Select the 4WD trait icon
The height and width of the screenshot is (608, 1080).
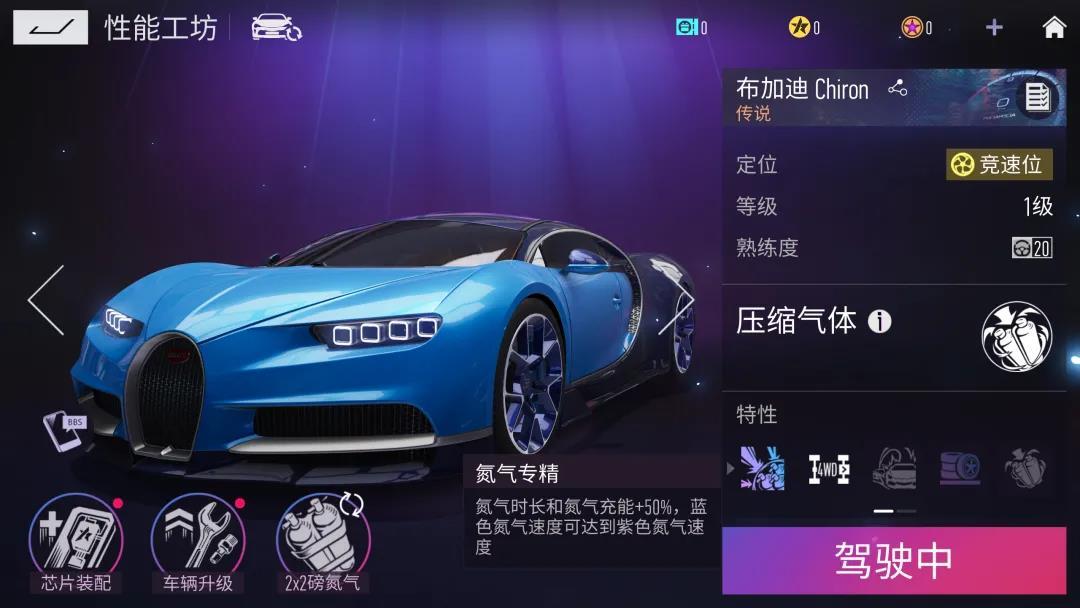(828, 468)
